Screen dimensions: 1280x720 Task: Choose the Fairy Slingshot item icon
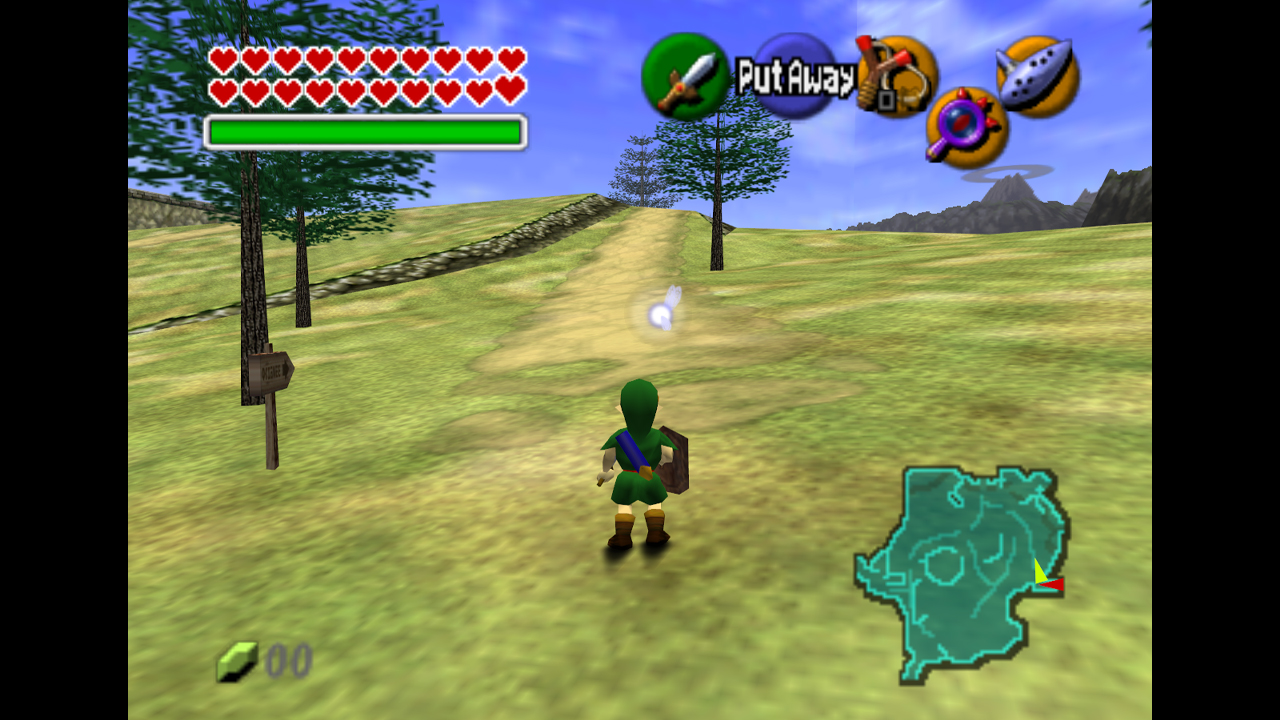896,75
